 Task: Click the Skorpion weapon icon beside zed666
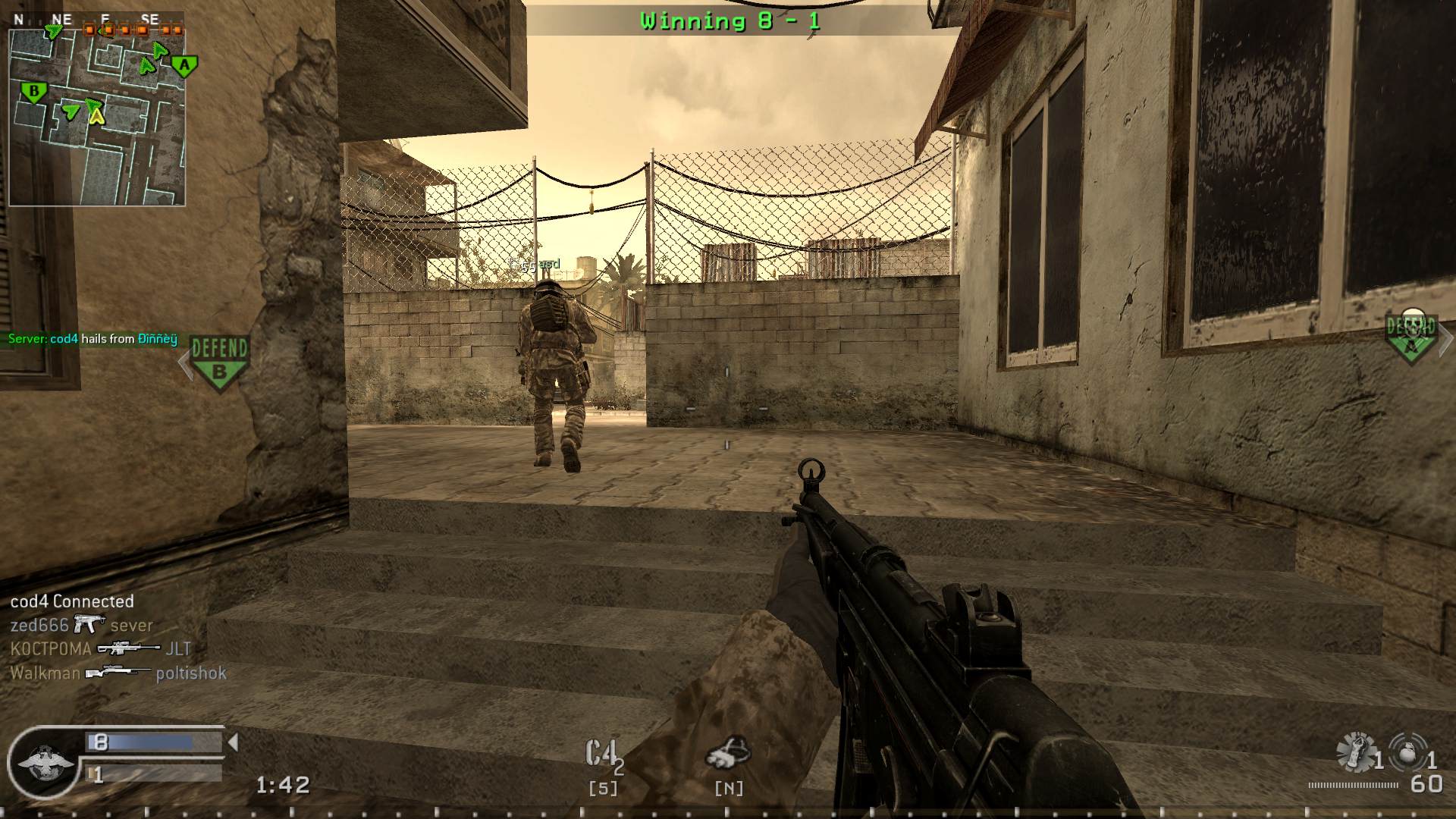[88, 624]
